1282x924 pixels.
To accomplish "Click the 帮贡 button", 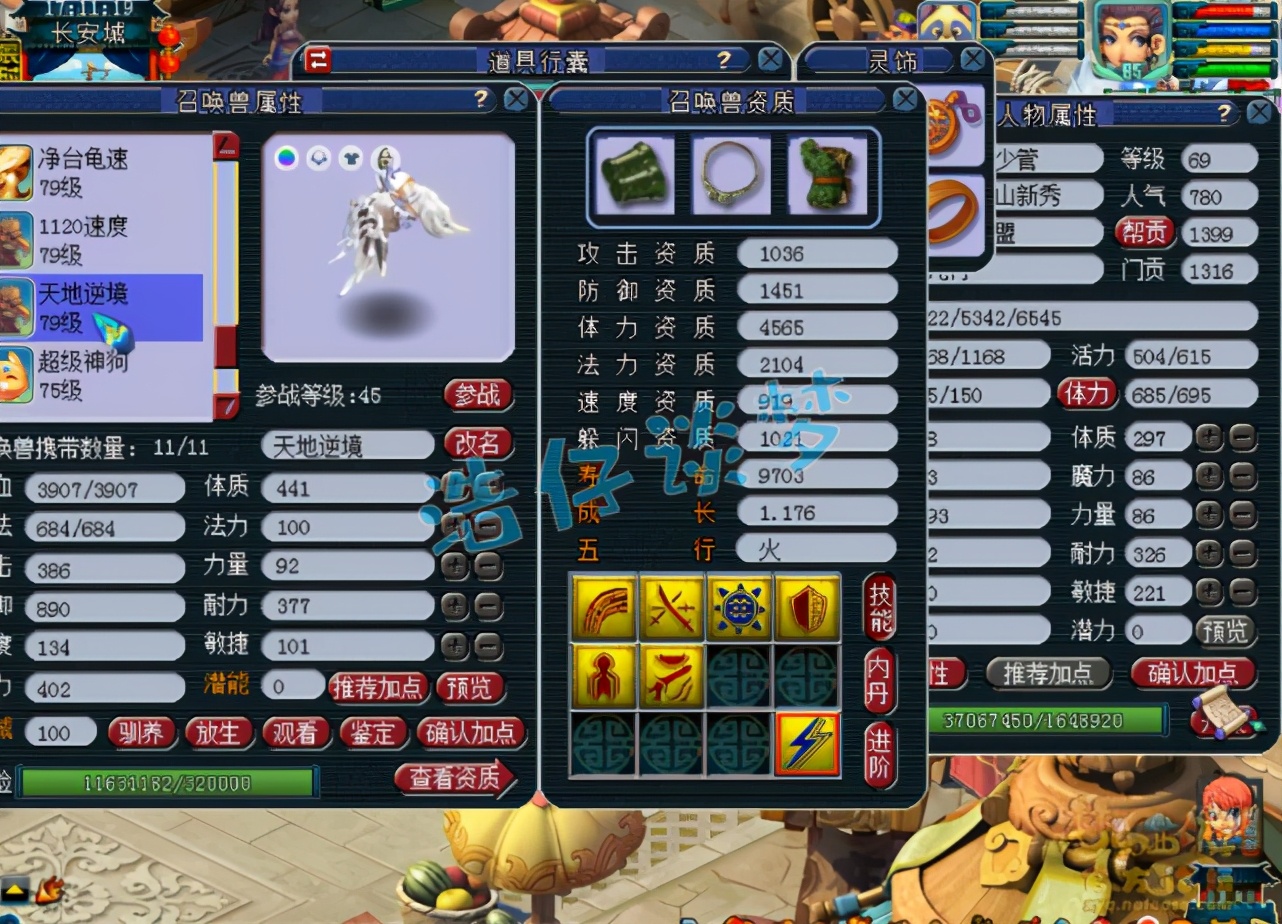I will point(1144,233).
